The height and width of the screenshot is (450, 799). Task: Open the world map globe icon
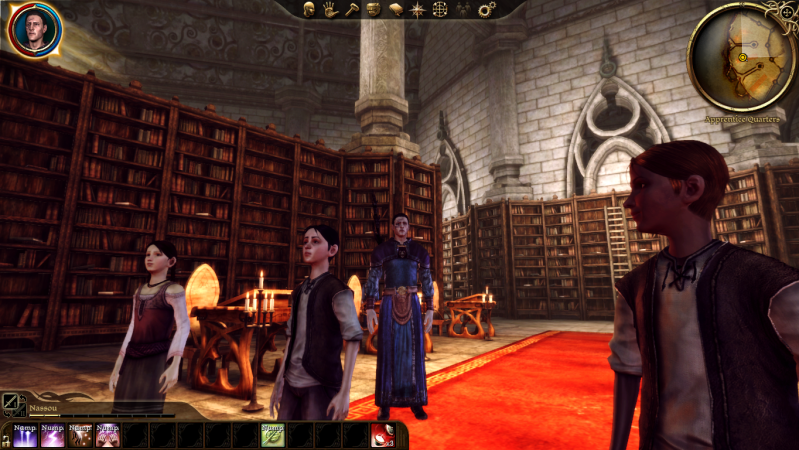[x=439, y=9]
